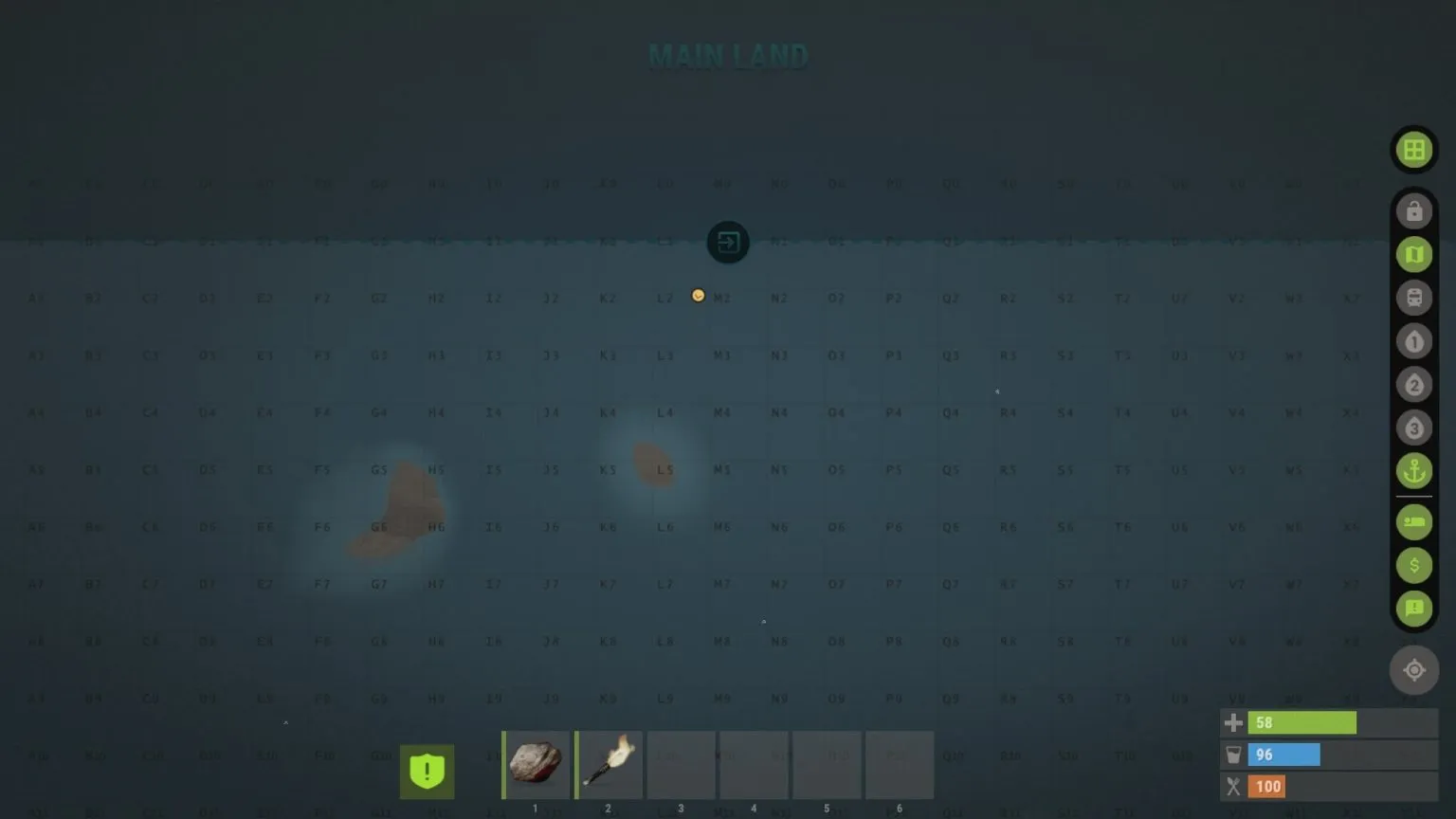The image size is (1456, 819).
Task: Click the green shield alert icon
Action: coord(427,771)
